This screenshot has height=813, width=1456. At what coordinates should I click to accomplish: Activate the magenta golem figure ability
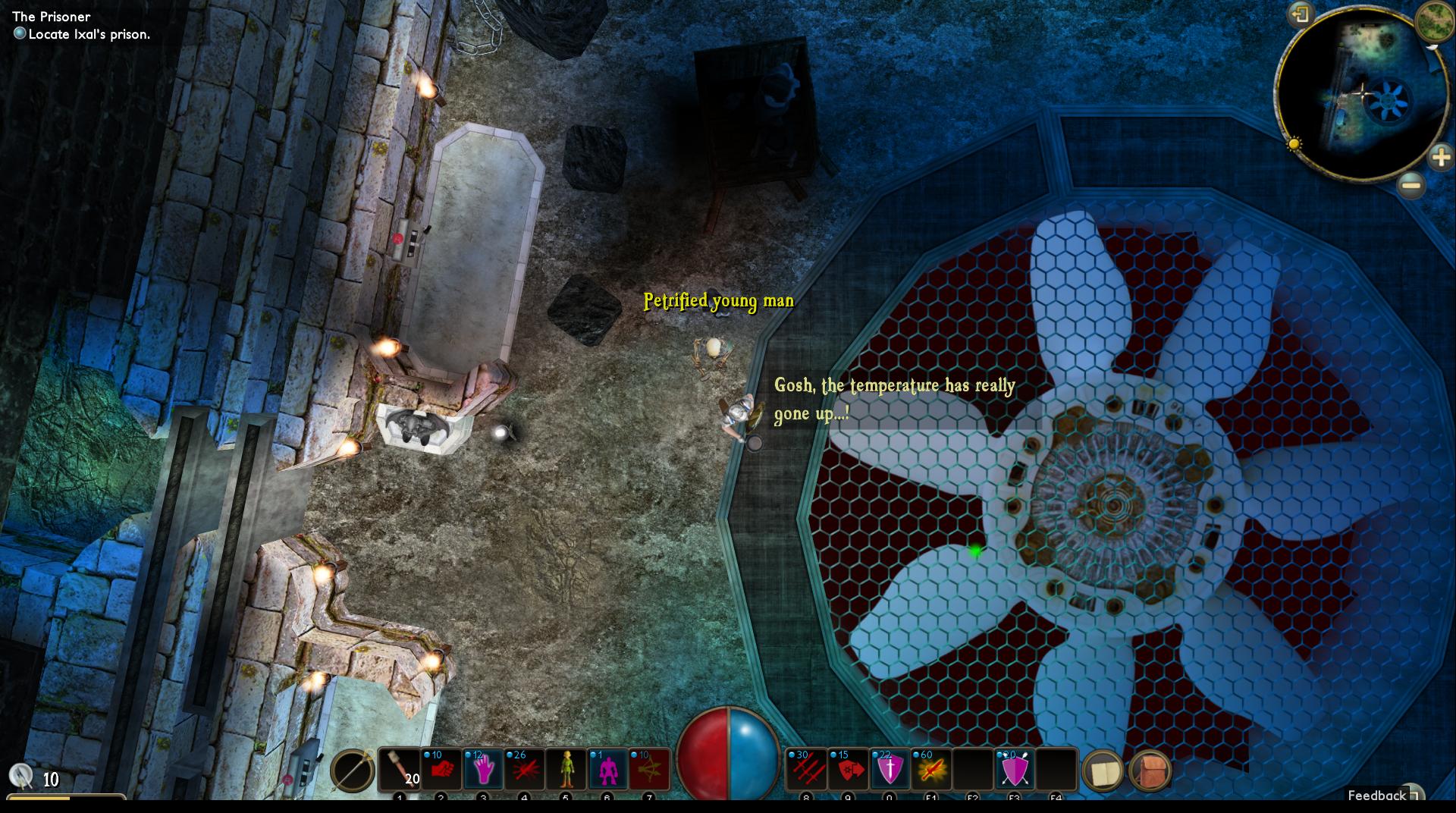[607, 770]
